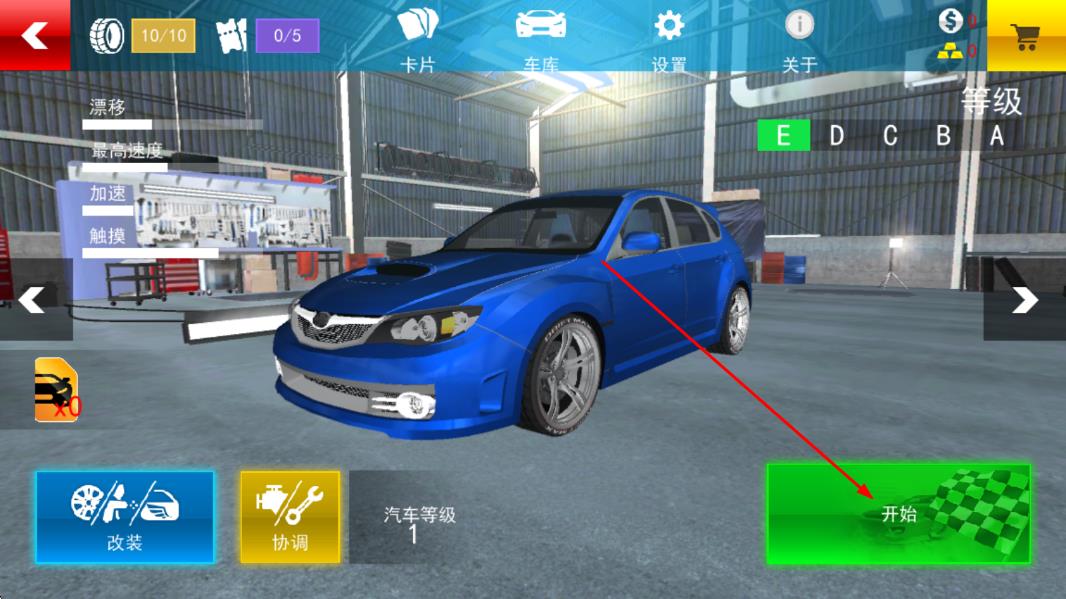Show the previous car

[x=33, y=299]
